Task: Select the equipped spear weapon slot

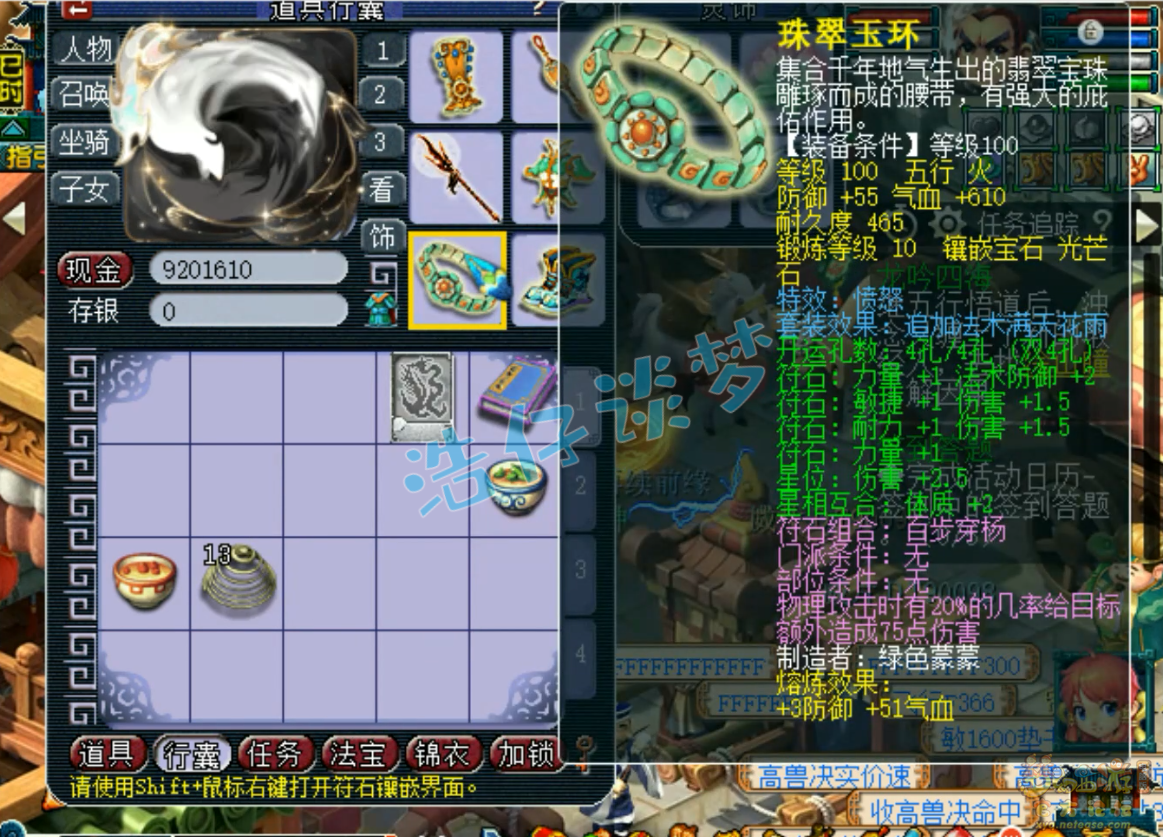Action: tap(457, 178)
